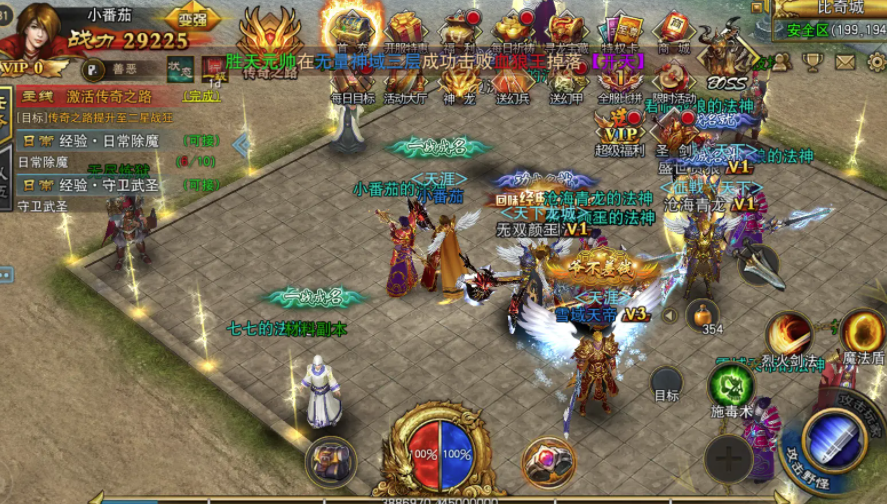Cast the 烈火剑法 fire sword skill
887x504 pixels.
point(790,335)
